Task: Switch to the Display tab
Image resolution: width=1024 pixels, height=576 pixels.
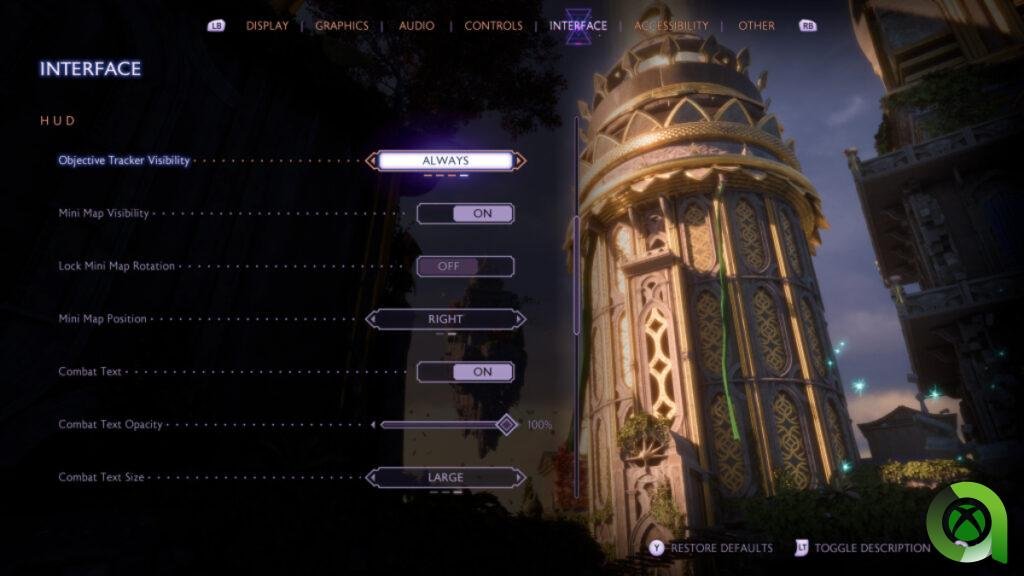Action: click(267, 26)
